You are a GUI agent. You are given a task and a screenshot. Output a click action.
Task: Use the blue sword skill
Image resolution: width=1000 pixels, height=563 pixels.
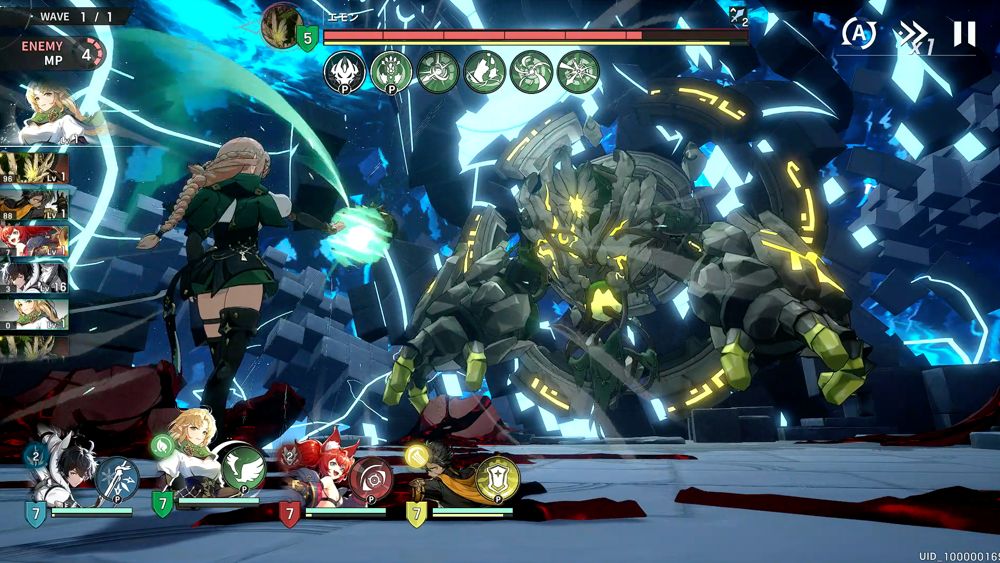(x=117, y=478)
